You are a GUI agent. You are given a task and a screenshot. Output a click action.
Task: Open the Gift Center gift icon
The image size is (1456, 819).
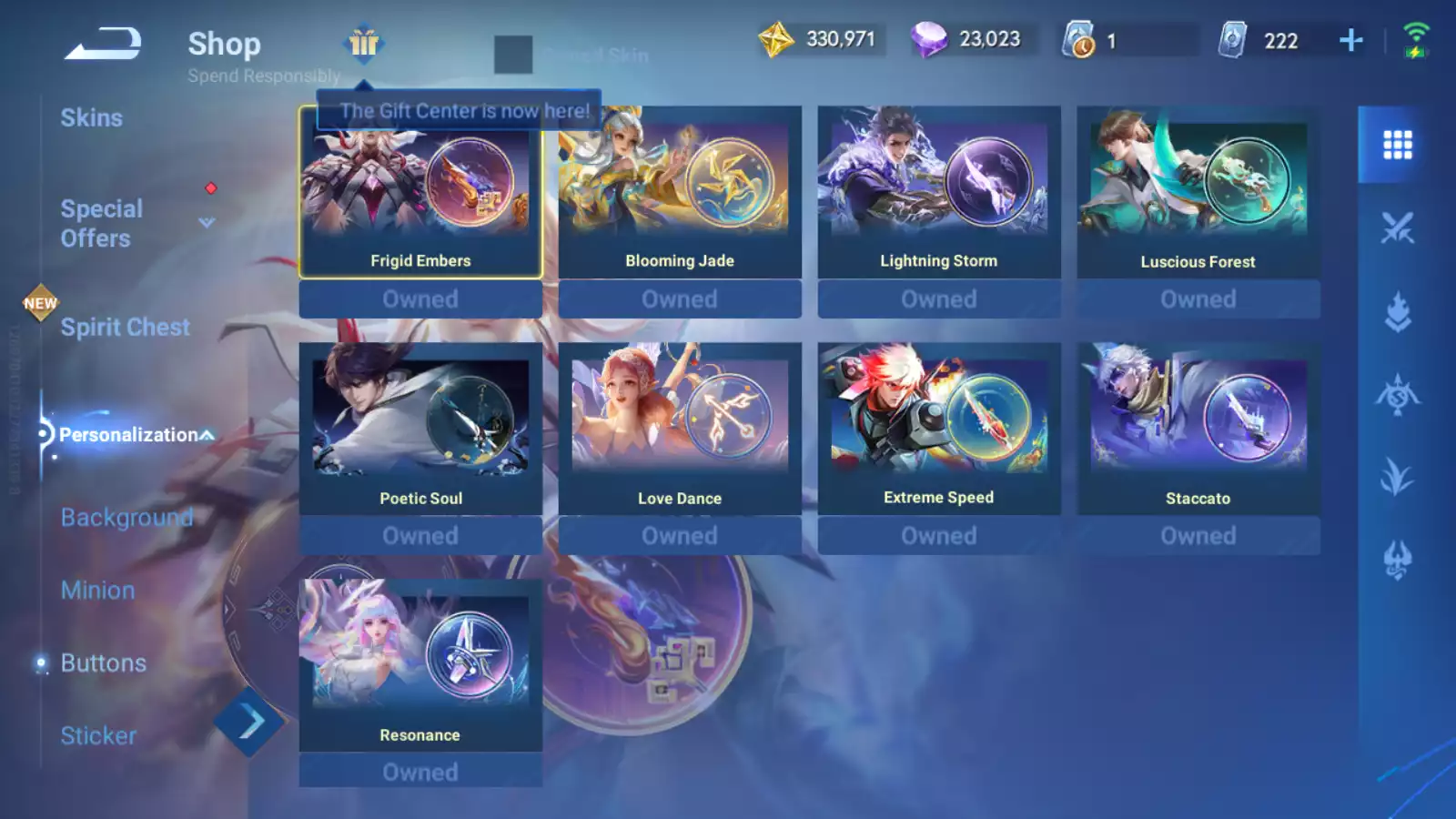tap(364, 43)
